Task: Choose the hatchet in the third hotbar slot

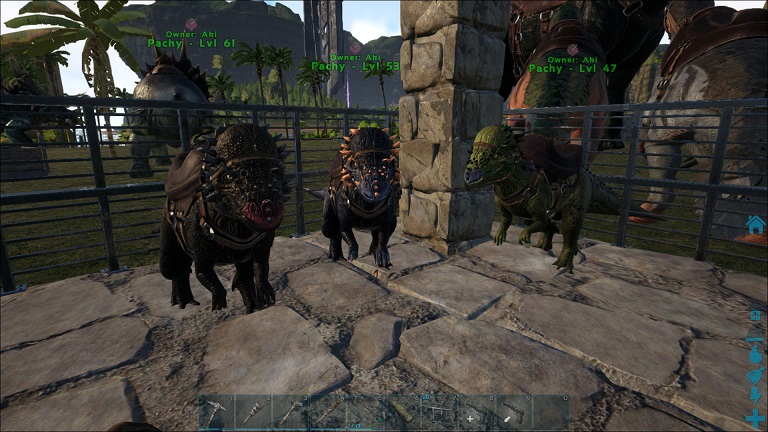Action: pyautogui.click(x=291, y=411)
